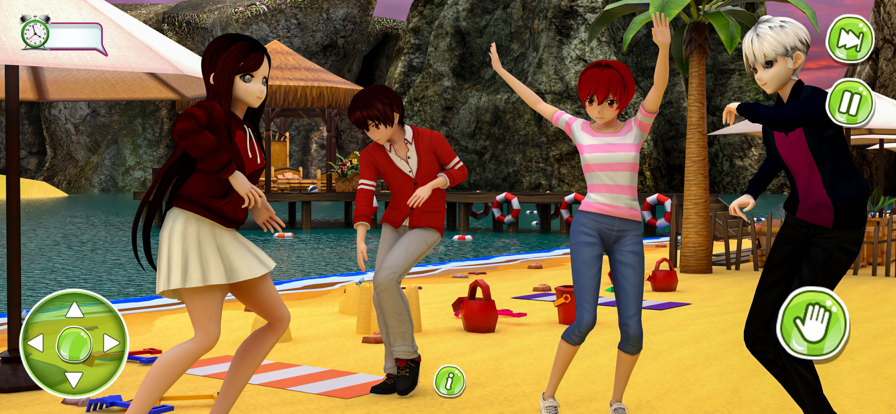Push the joystick's up arrow
Screen dimensions: 896x414
pos(74,310)
